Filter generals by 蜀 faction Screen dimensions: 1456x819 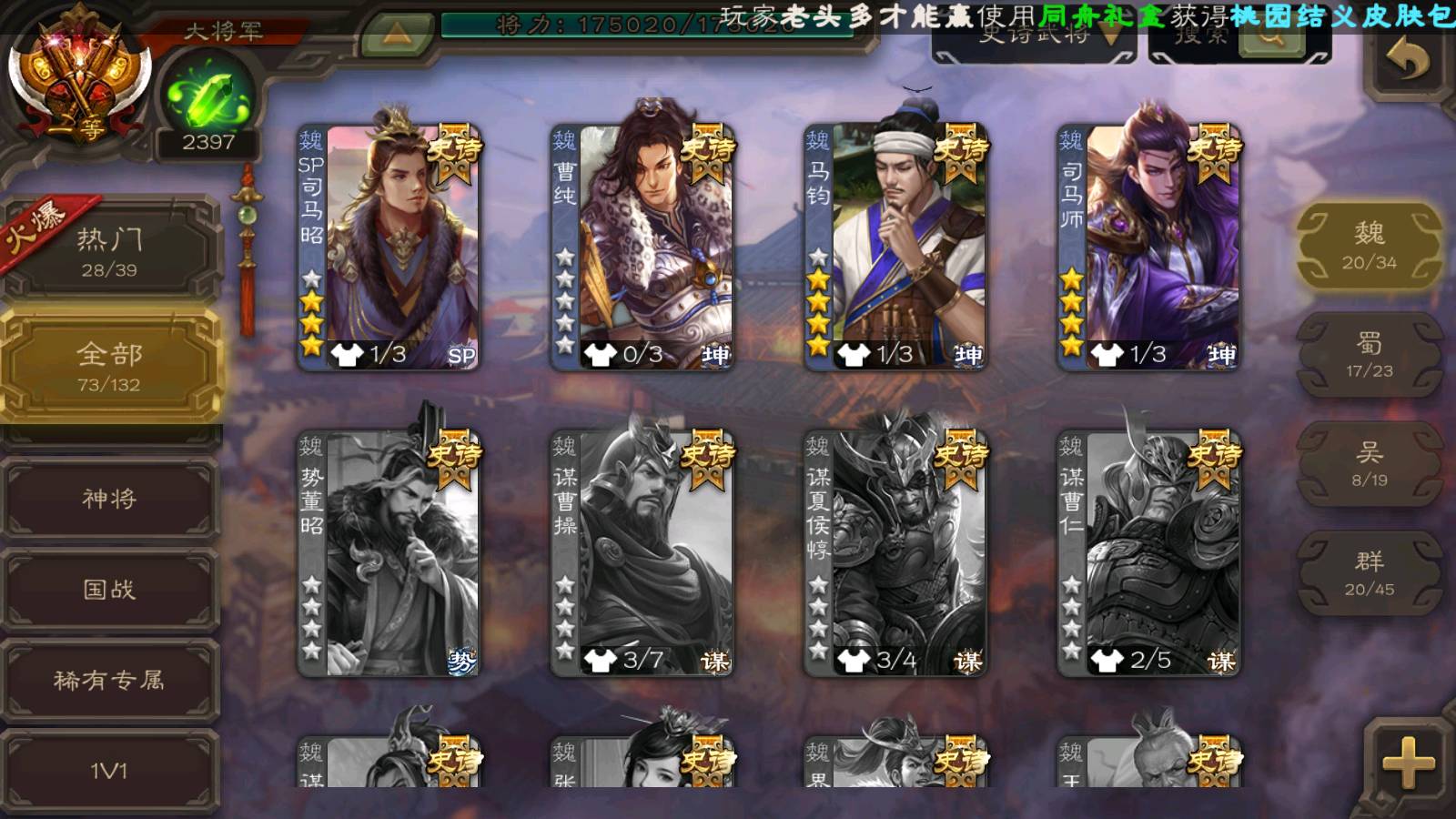click(1369, 355)
